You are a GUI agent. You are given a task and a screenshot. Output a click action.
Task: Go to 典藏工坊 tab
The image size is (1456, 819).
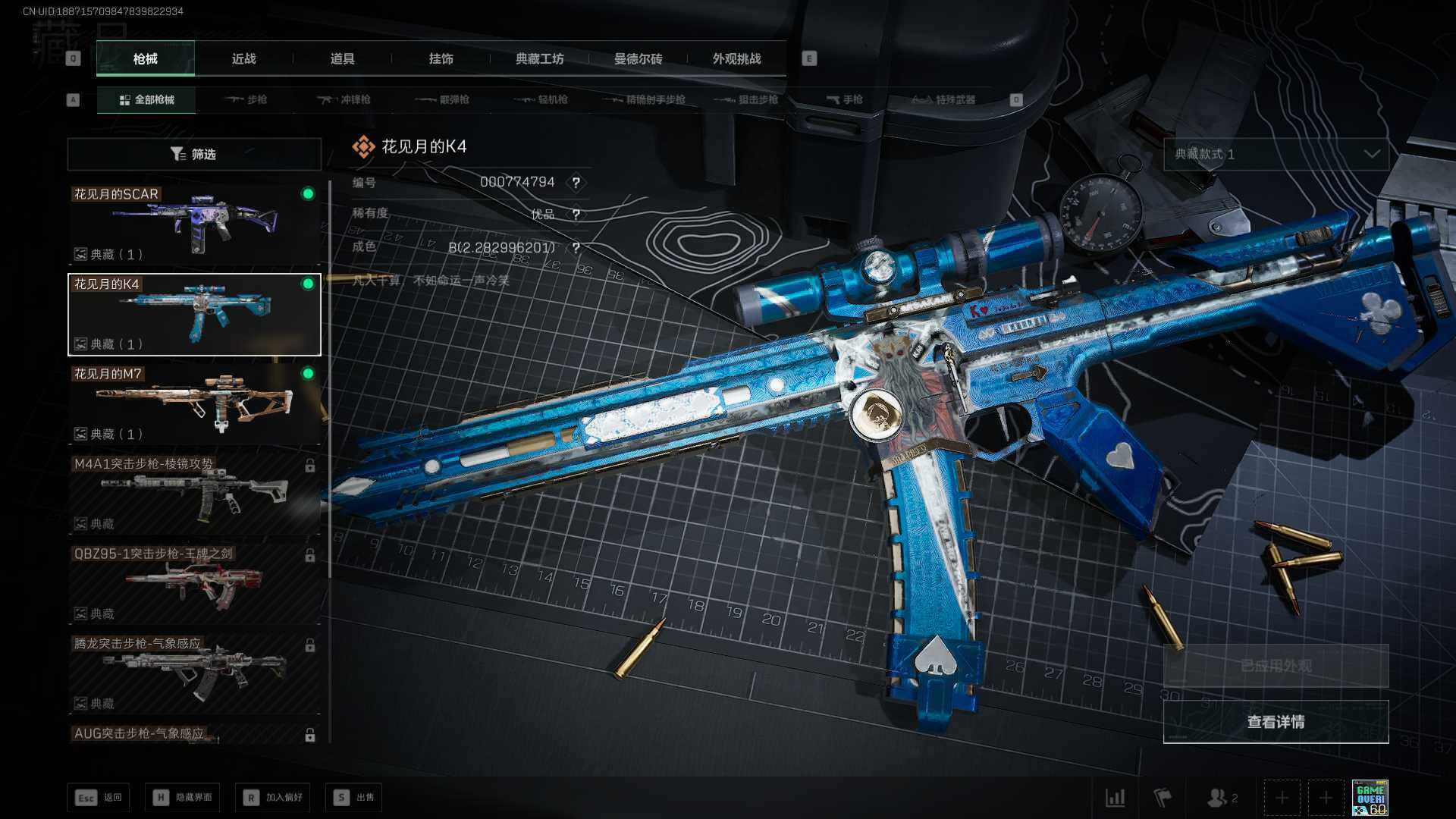coord(539,59)
